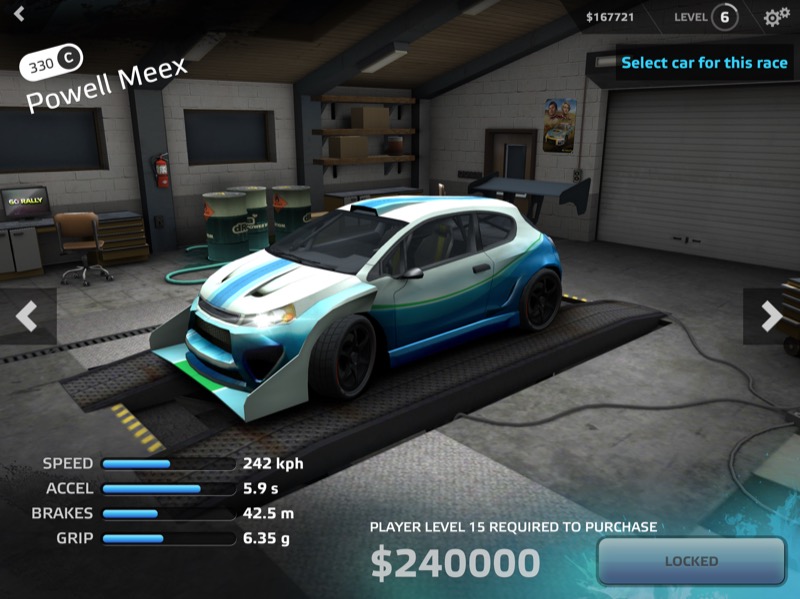Show the next car
Viewport: 800px width, 599px height.
[x=771, y=316]
